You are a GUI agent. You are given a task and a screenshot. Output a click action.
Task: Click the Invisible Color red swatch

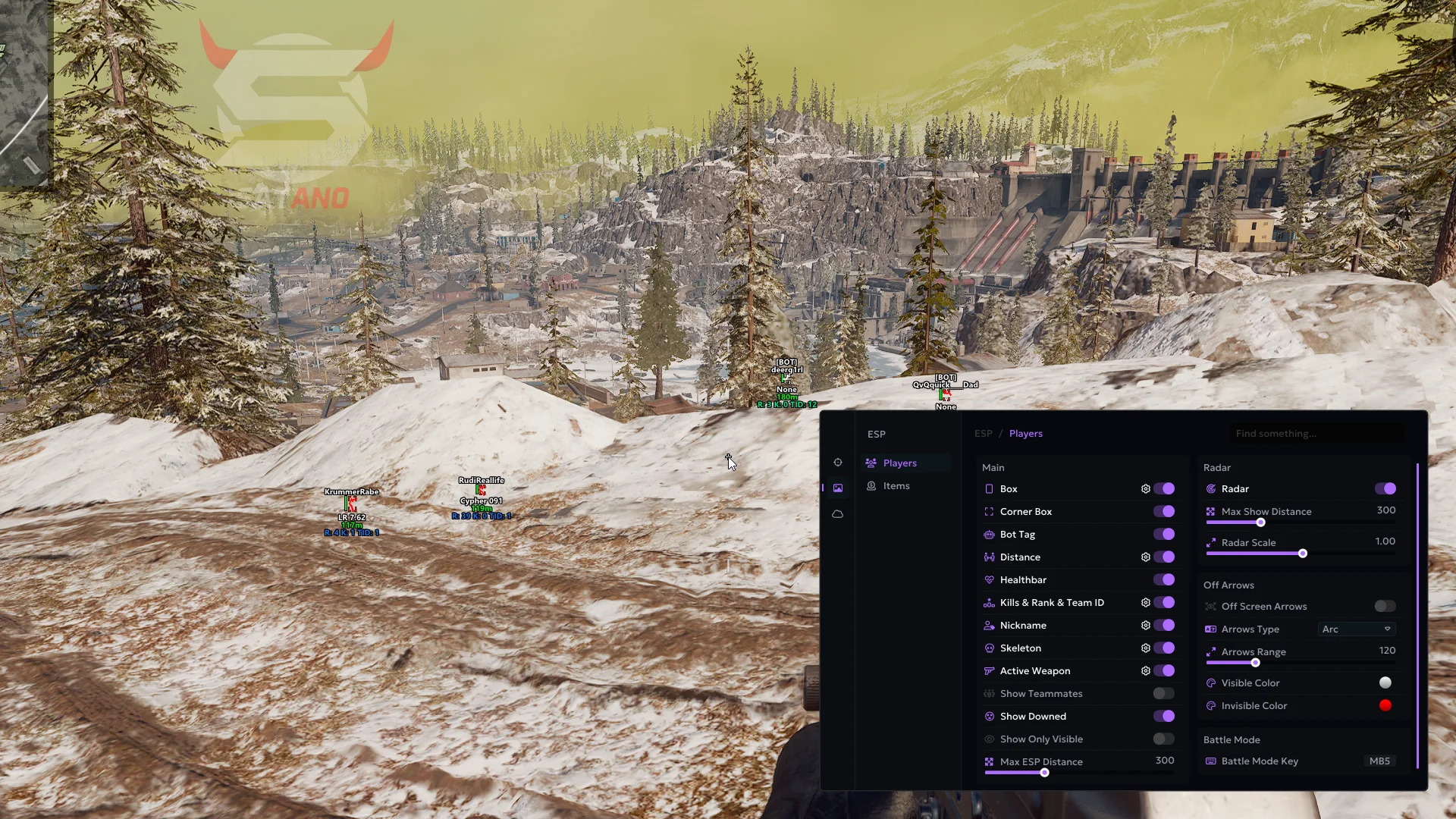pyautogui.click(x=1385, y=706)
